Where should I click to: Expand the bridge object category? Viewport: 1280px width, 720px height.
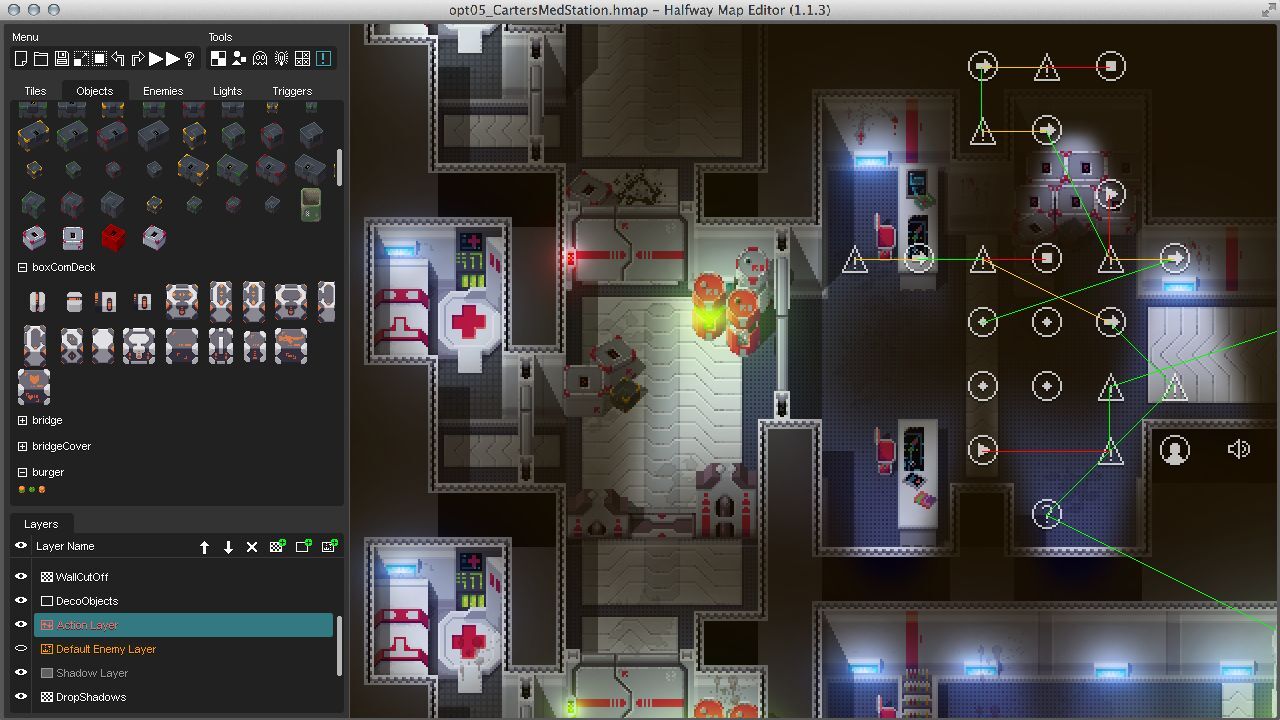point(21,420)
